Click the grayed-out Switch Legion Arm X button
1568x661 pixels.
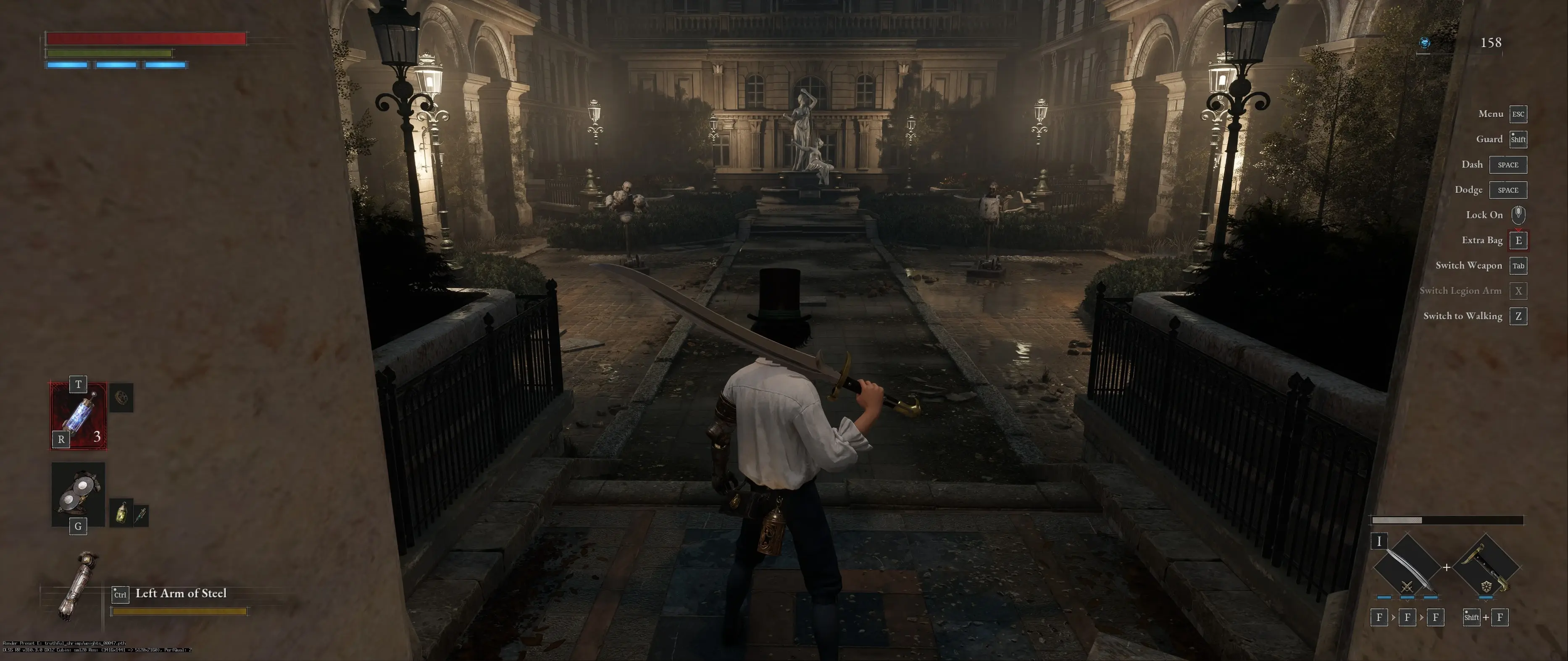click(1519, 291)
